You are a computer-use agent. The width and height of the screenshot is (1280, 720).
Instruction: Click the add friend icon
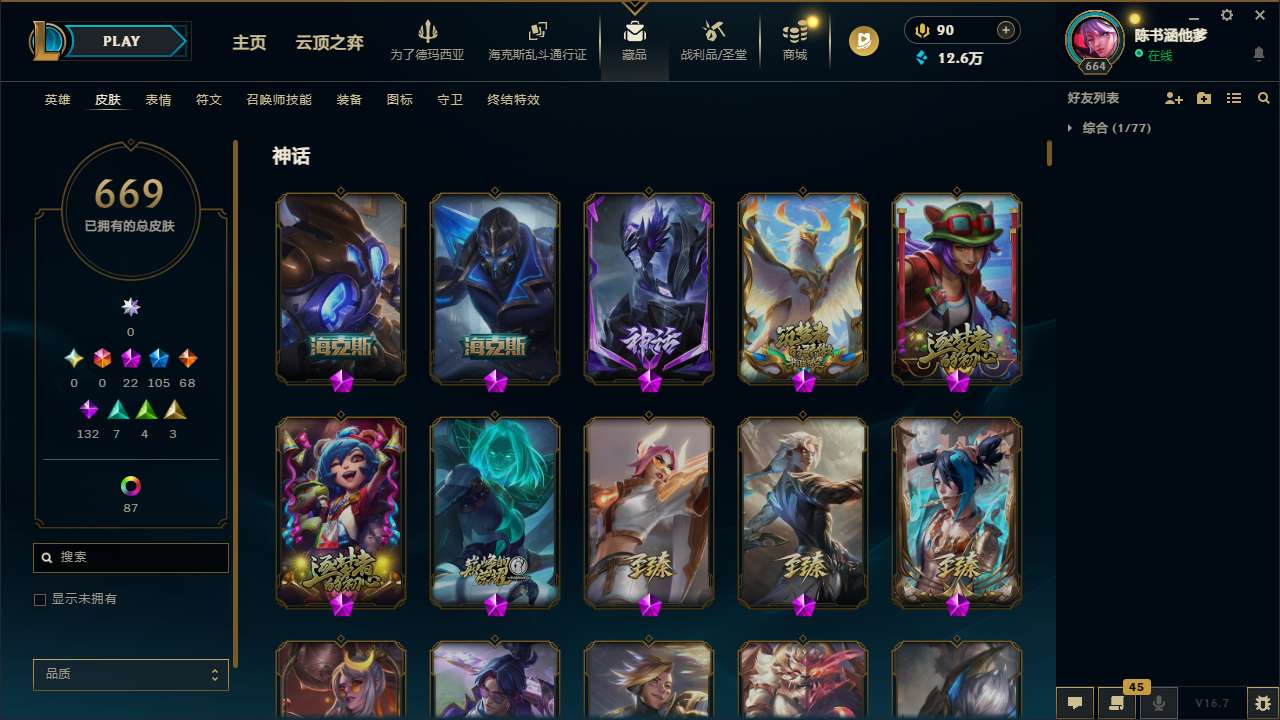pos(1172,98)
